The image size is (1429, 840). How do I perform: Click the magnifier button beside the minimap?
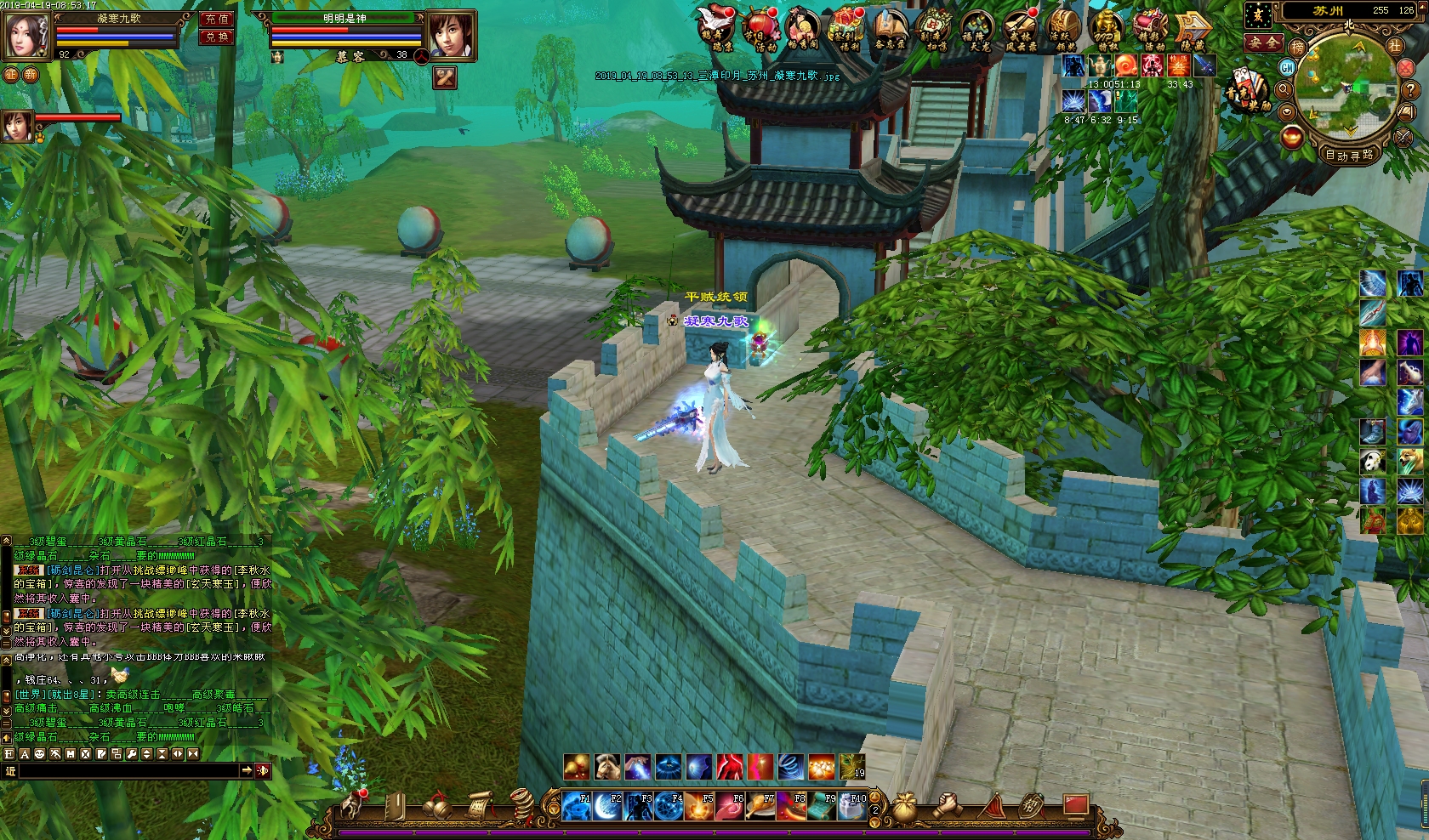(x=1284, y=89)
